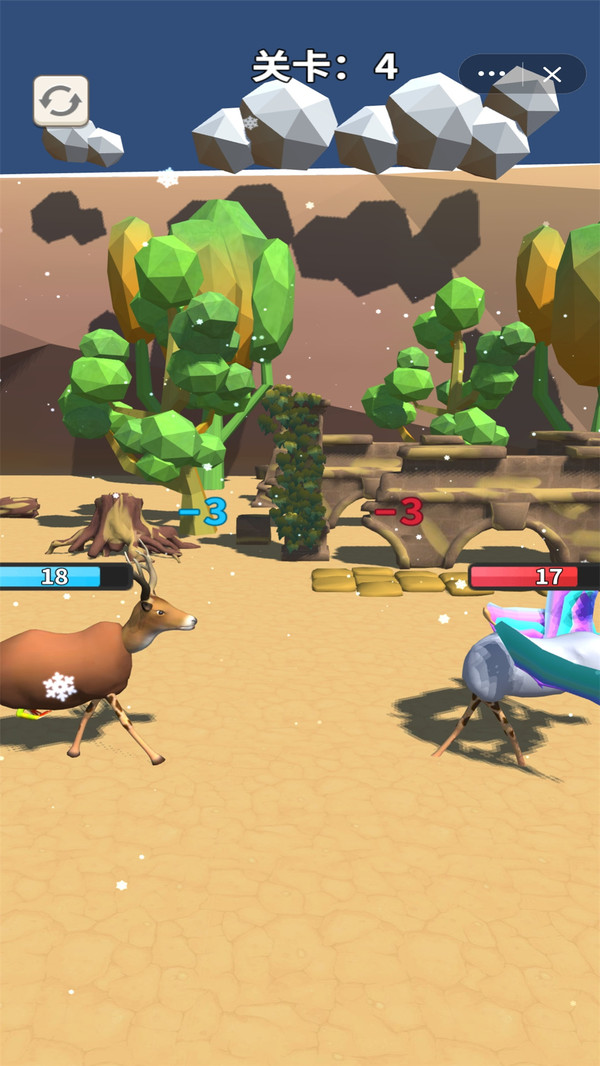Open the three-dots mini program menu
Screen dimensions: 600x1066
pos(492,74)
